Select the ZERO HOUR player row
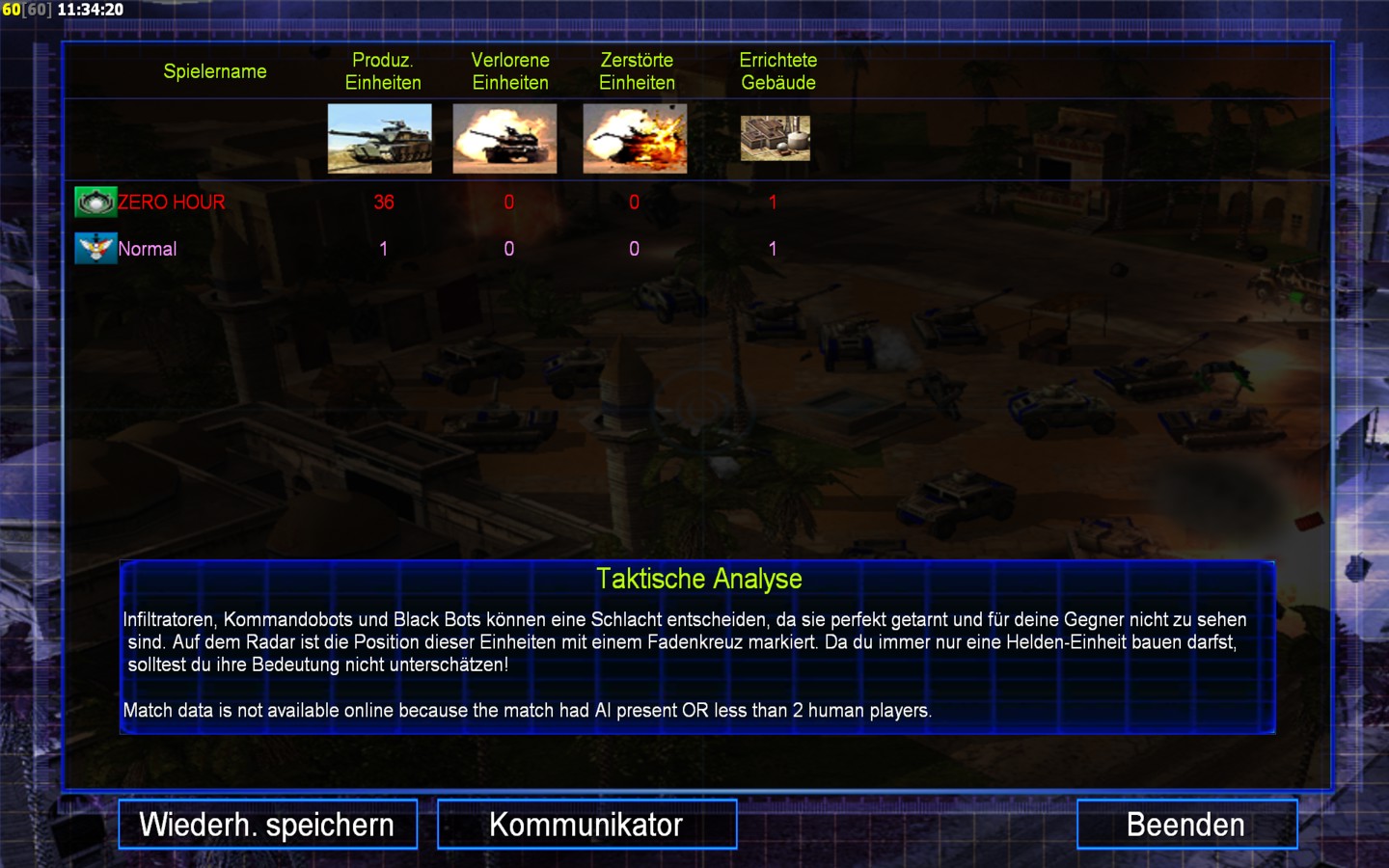1389x868 pixels. [x=172, y=203]
